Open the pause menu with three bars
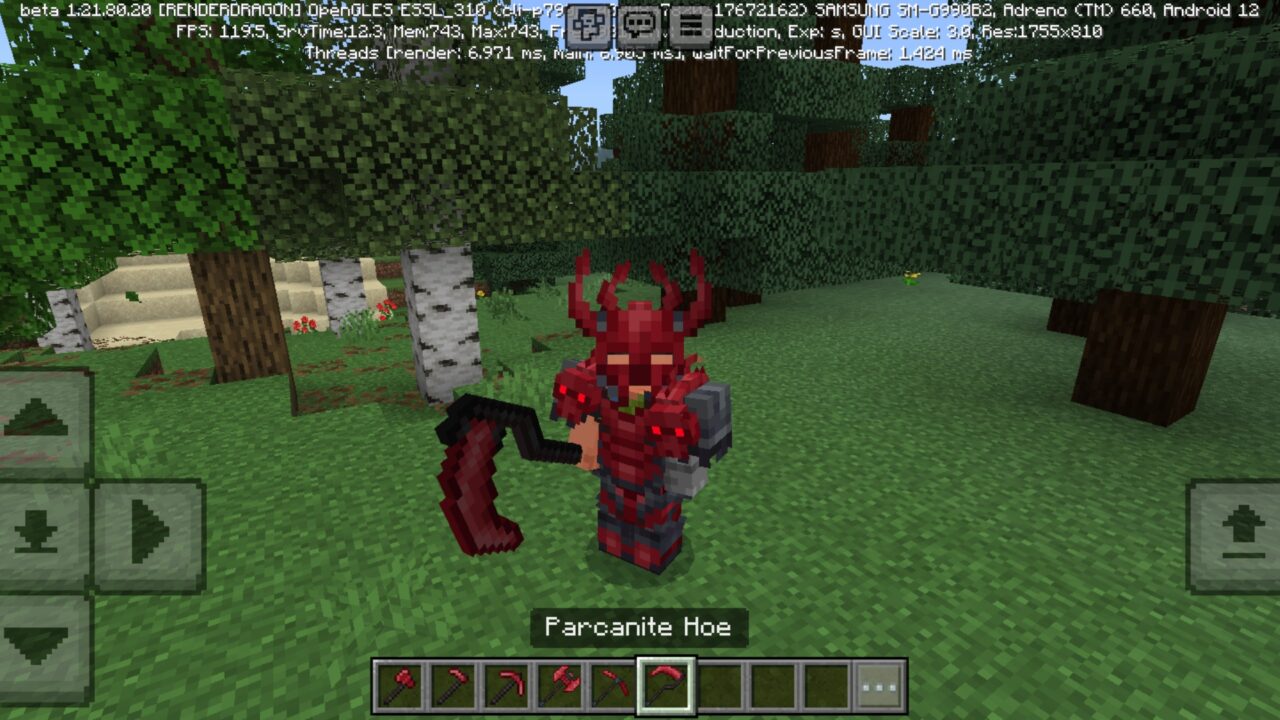The height and width of the screenshot is (720, 1280). (x=691, y=26)
